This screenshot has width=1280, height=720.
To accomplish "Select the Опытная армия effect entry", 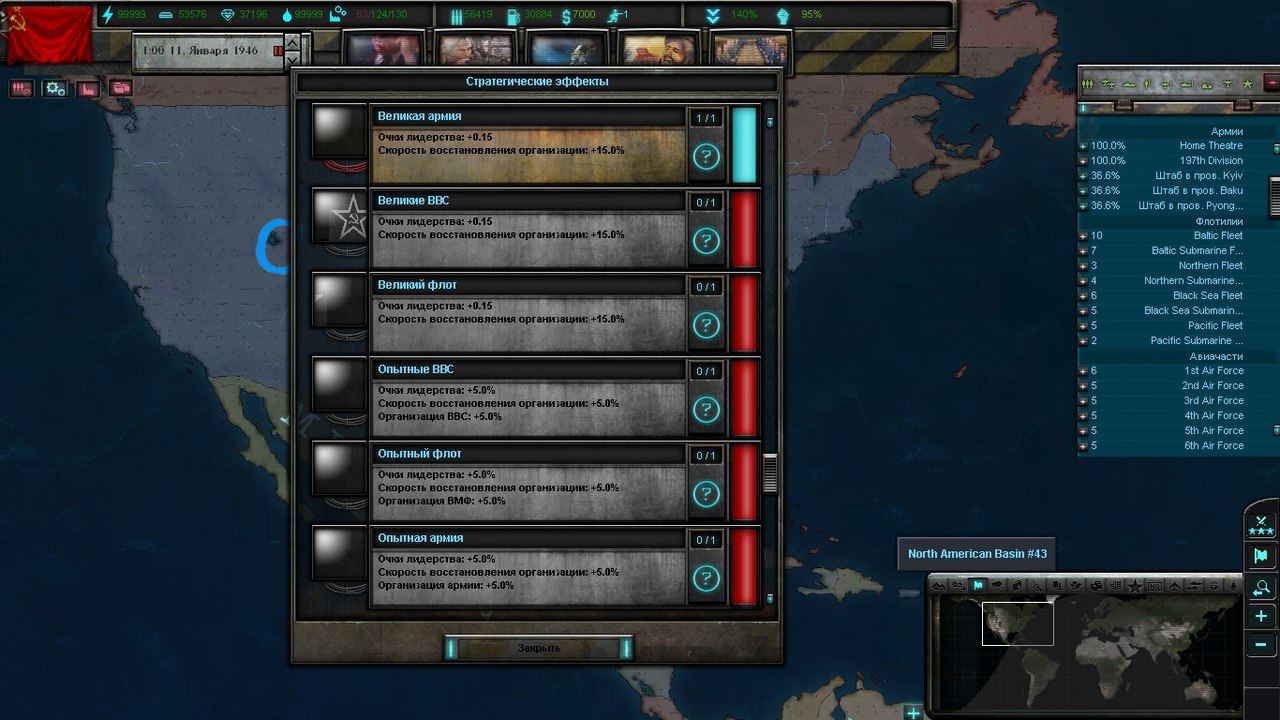I will point(527,566).
